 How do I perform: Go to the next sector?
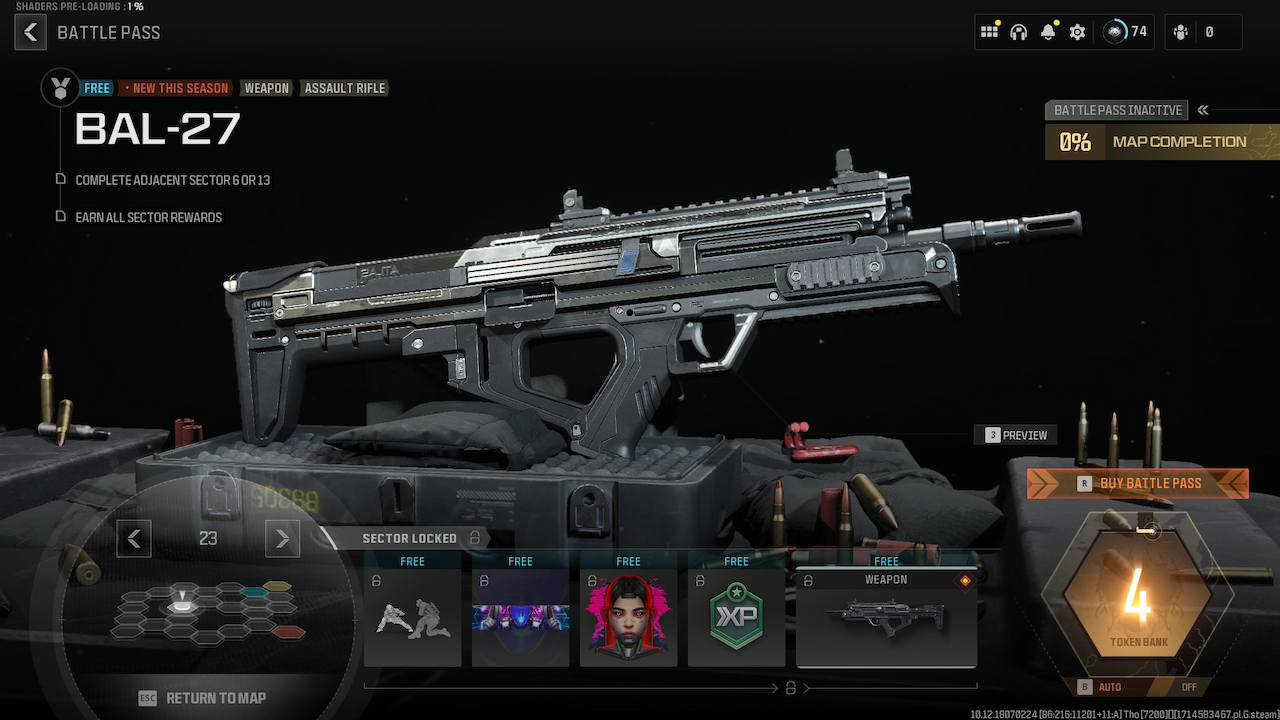pos(282,539)
